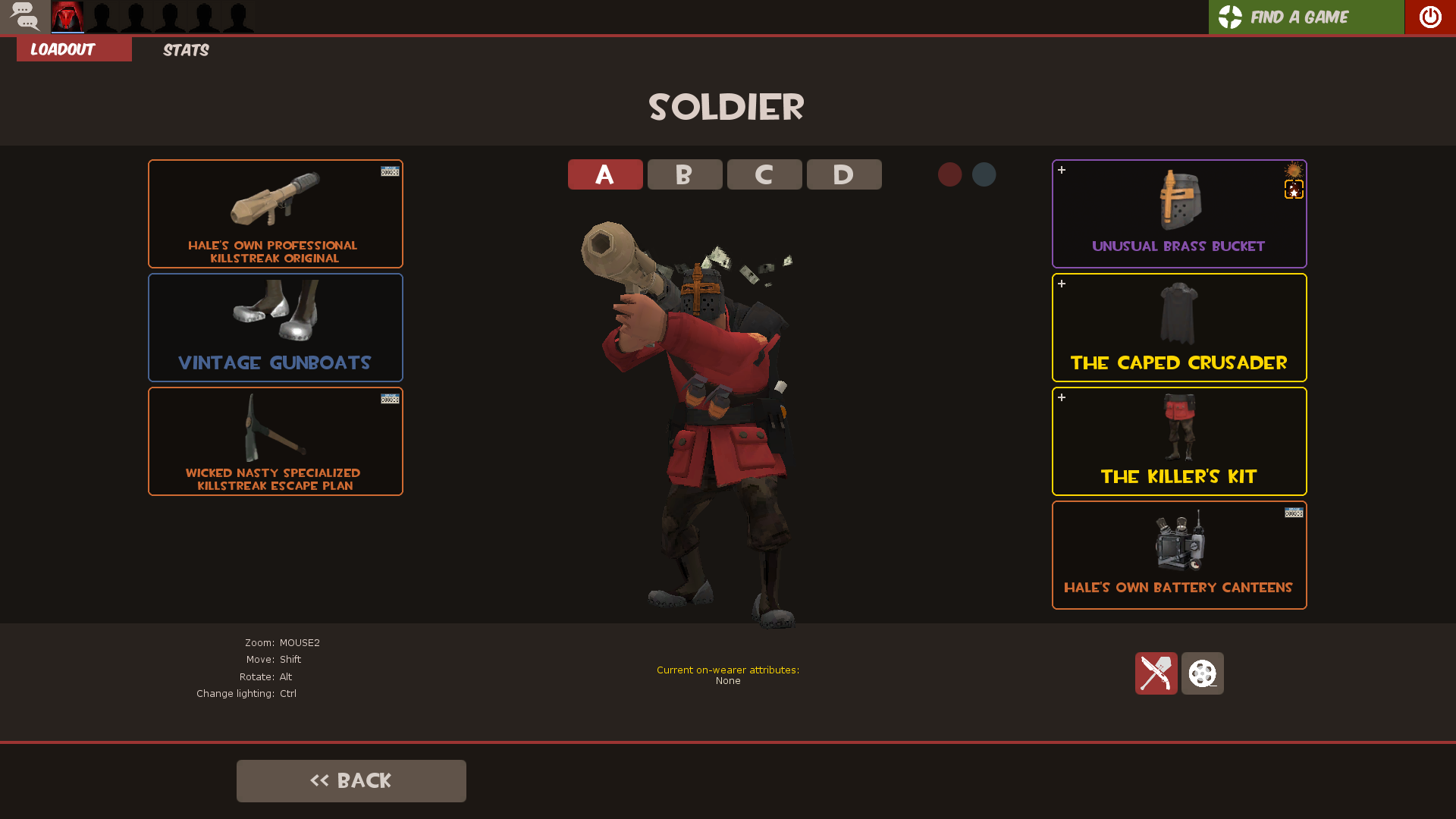1456x819 pixels.
Task: Toggle the BLU team color circle
Action: coord(984,174)
